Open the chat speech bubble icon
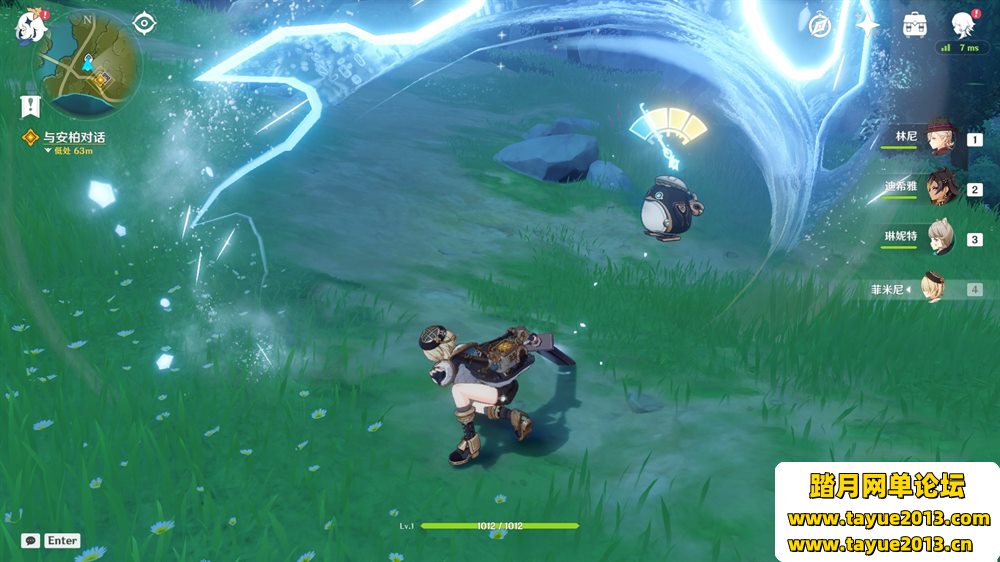The height and width of the screenshot is (562, 1000). click(x=31, y=540)
